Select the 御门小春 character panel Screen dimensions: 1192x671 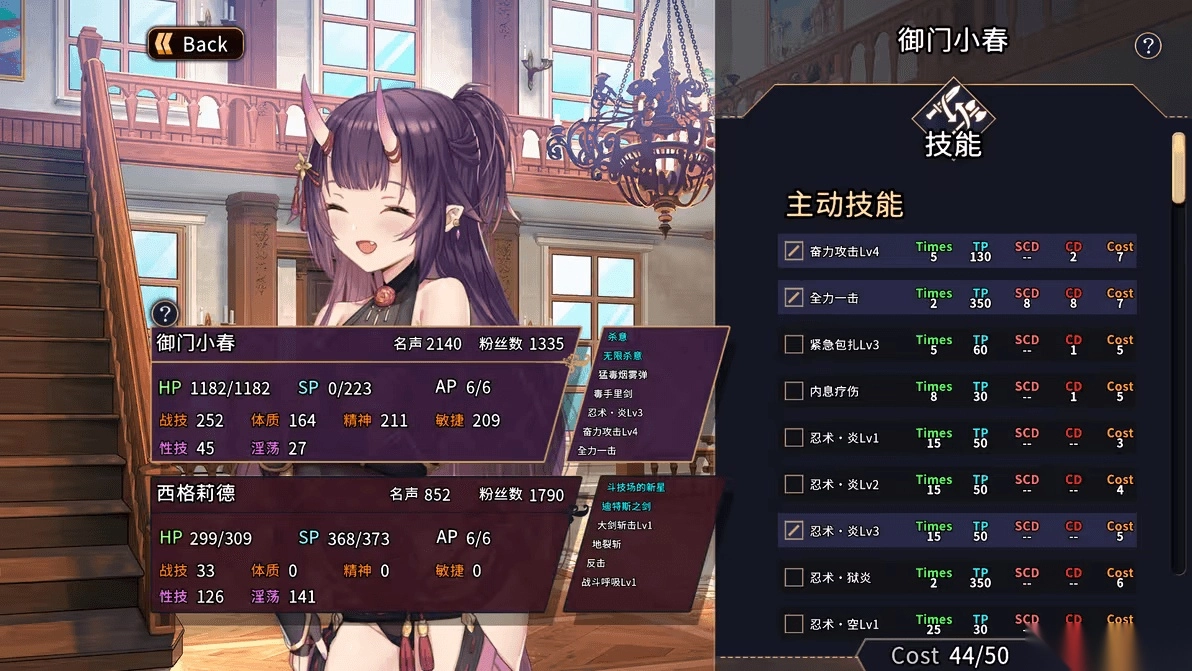(360, 395)
